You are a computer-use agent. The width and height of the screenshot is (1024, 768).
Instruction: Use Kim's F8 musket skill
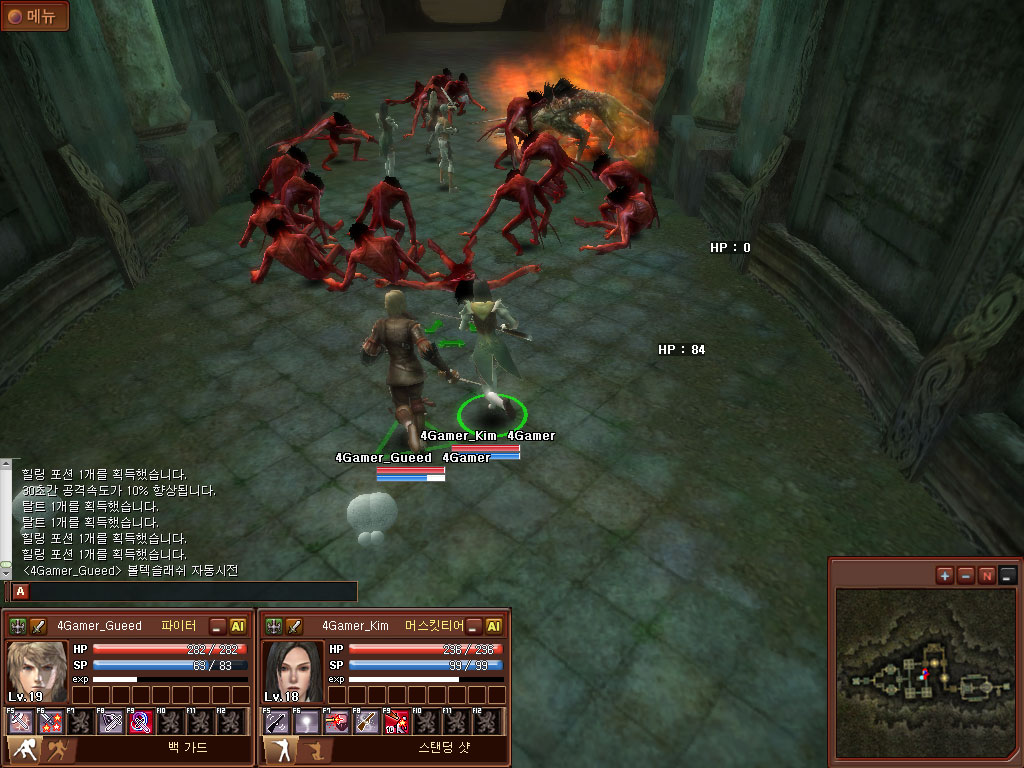(367, 721)
